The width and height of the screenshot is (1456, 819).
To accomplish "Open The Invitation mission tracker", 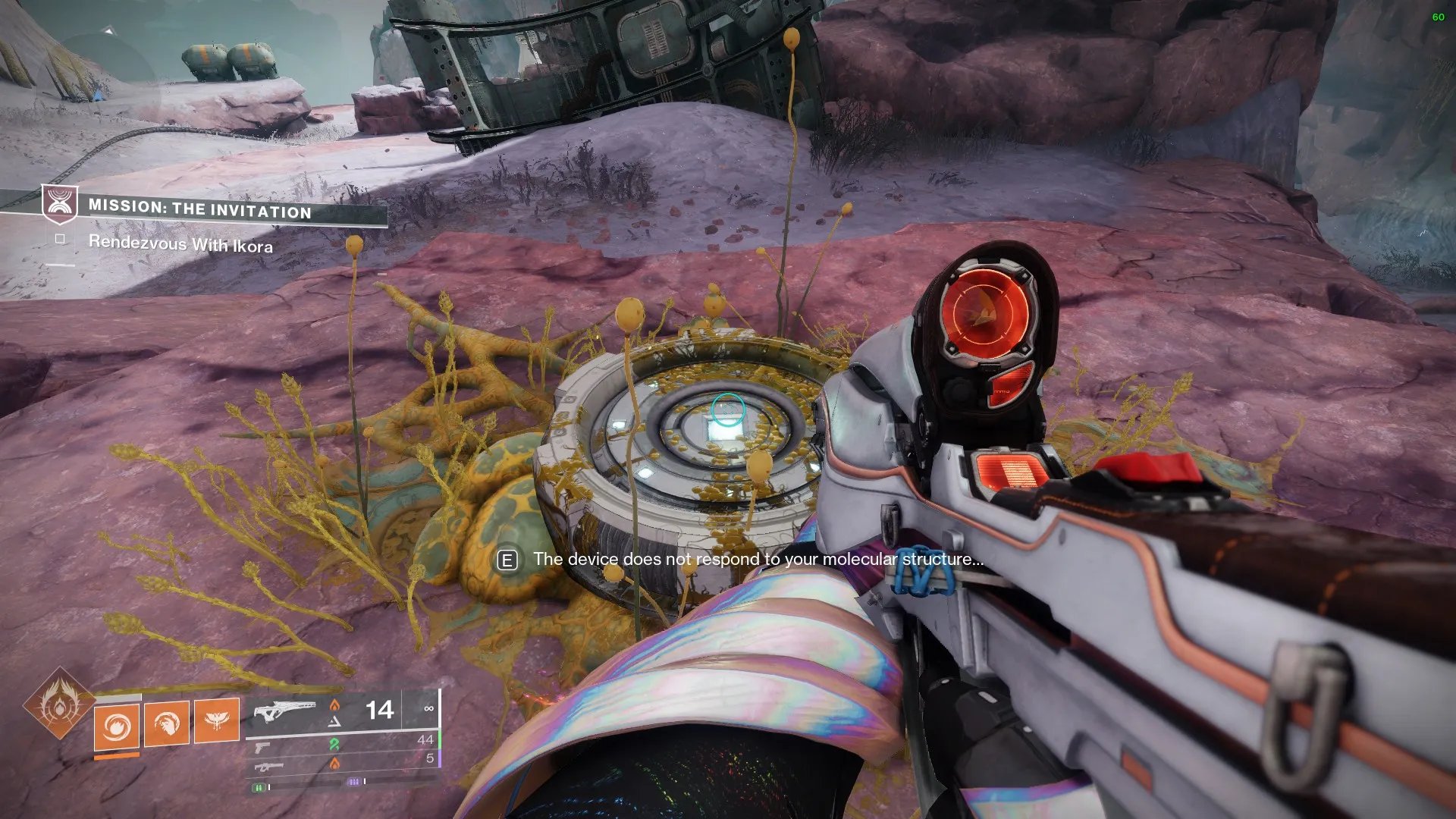I will pyautogui.click(x=199, y=209).
